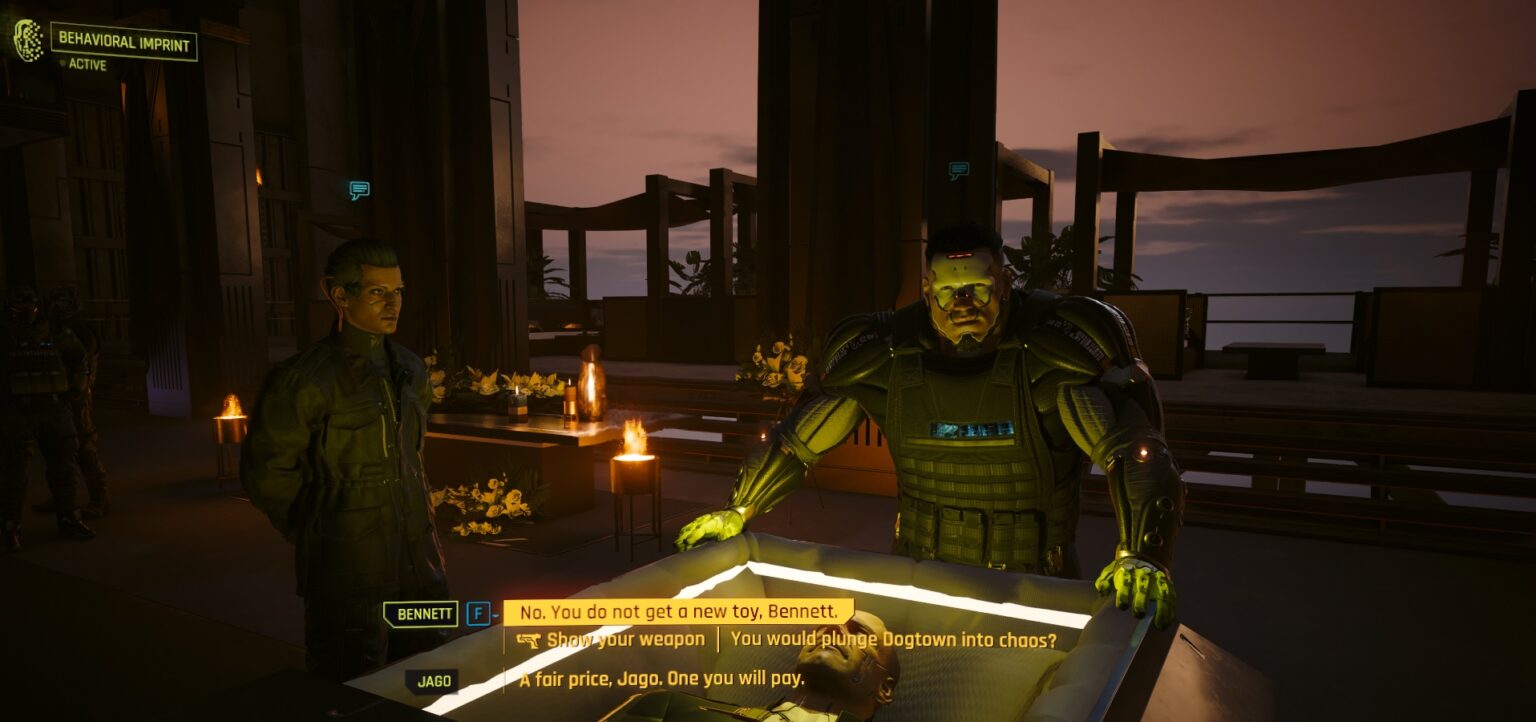Expand the JAGO speaker name tag
Screen dimensions: 1536x722
point(430,679)
